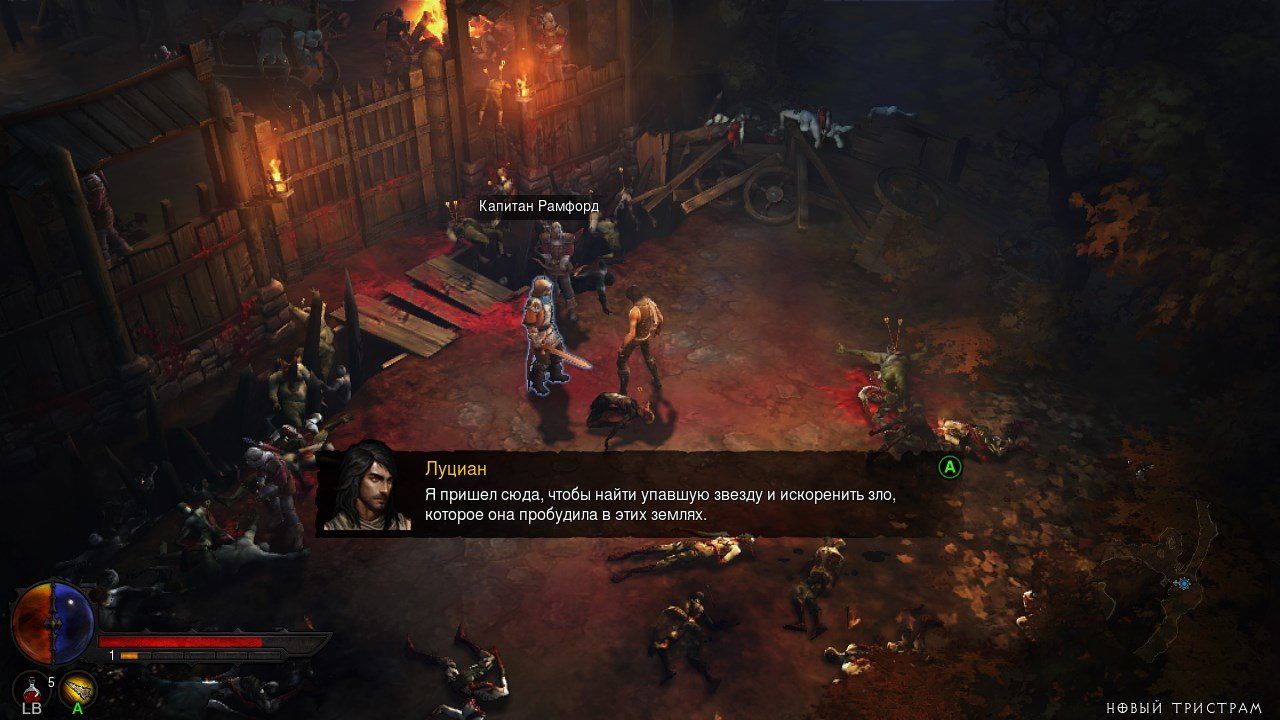The width and height of the screenshot is (1280, 720).
Task: Click the Капитан Рамфорд name label
Action: point(538,206)
